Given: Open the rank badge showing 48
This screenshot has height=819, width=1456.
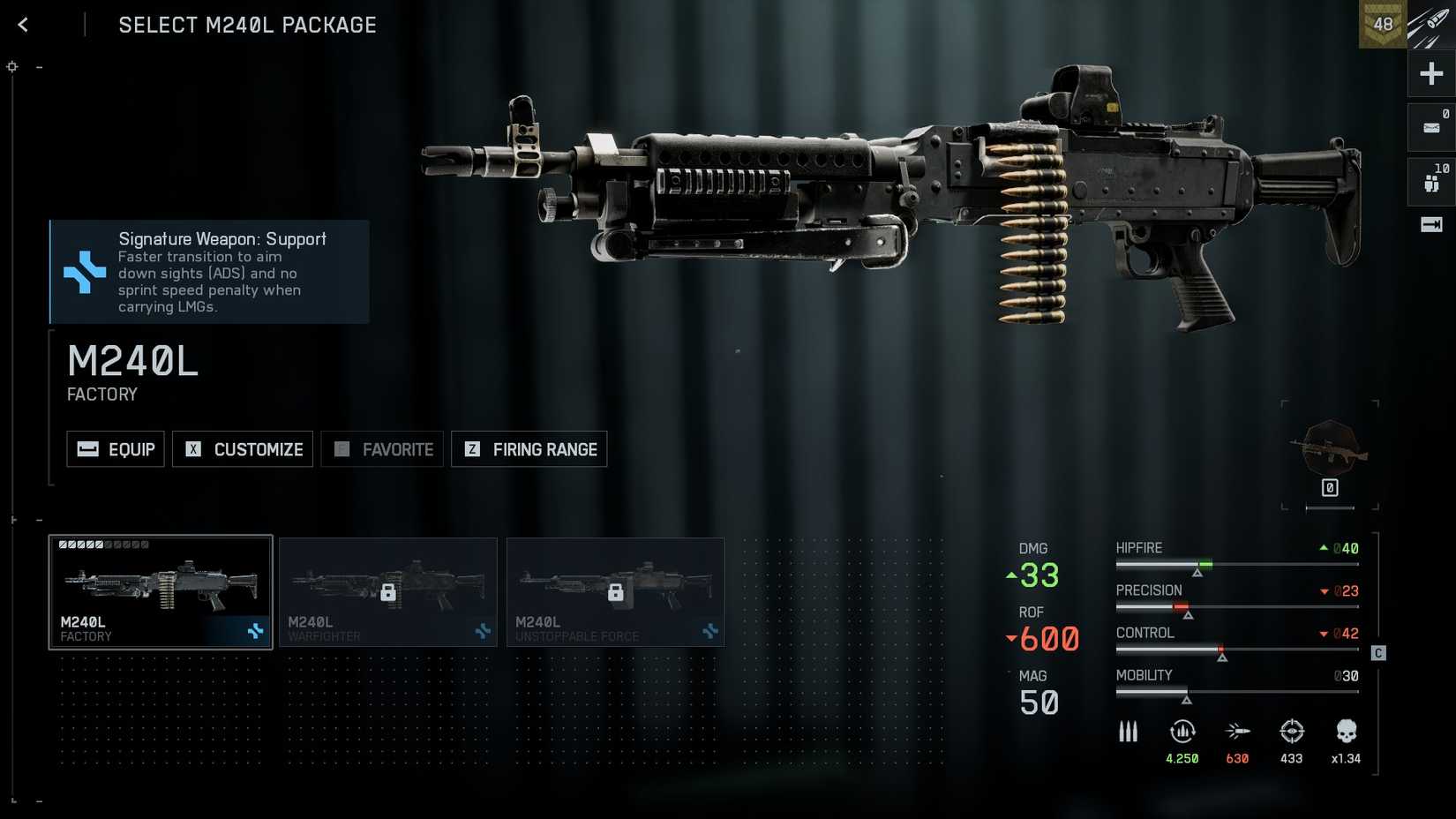Looking at the screenshot, I should tap(1384, 24).
